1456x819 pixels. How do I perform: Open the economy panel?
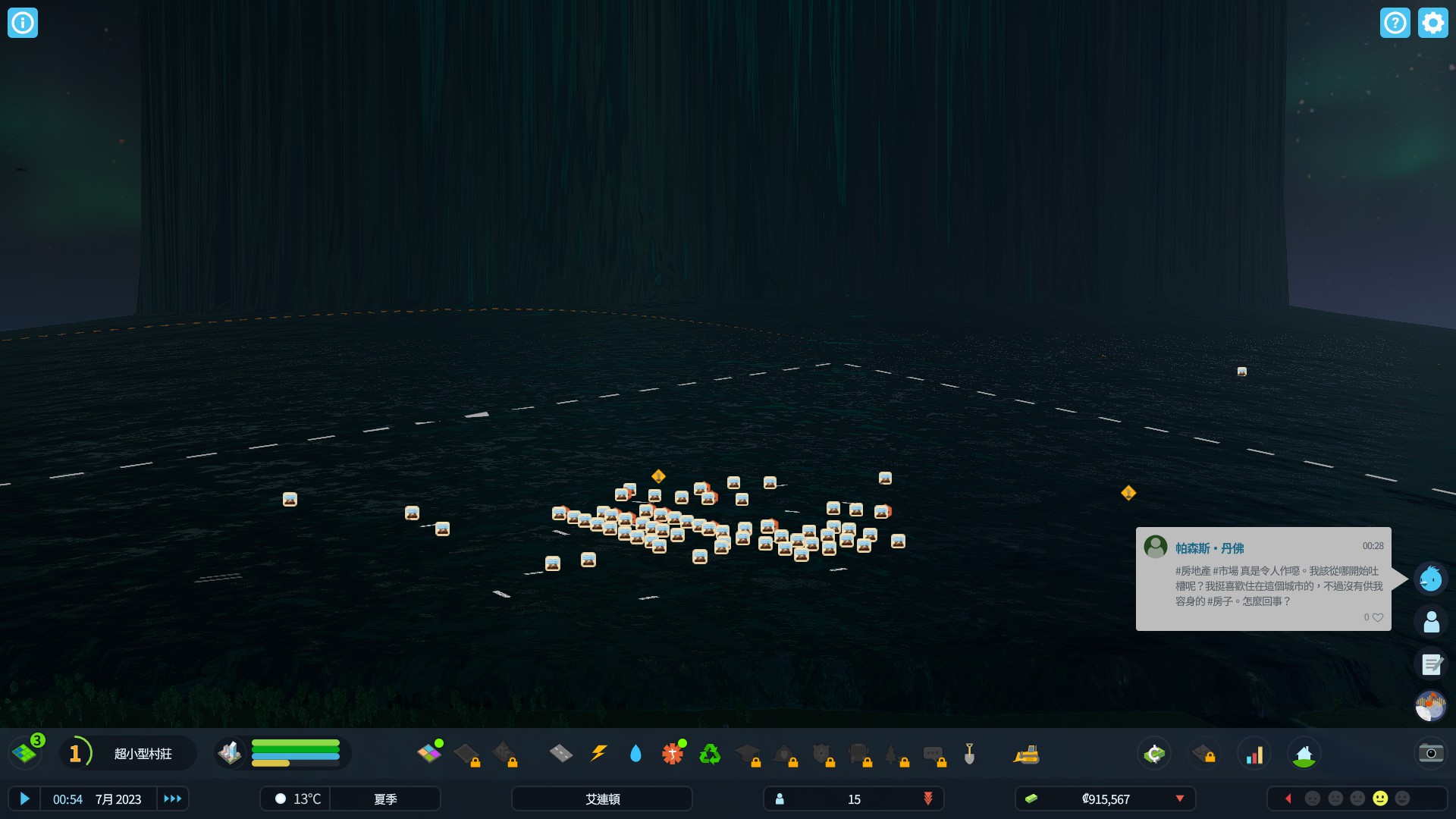tap(1154, 753)
